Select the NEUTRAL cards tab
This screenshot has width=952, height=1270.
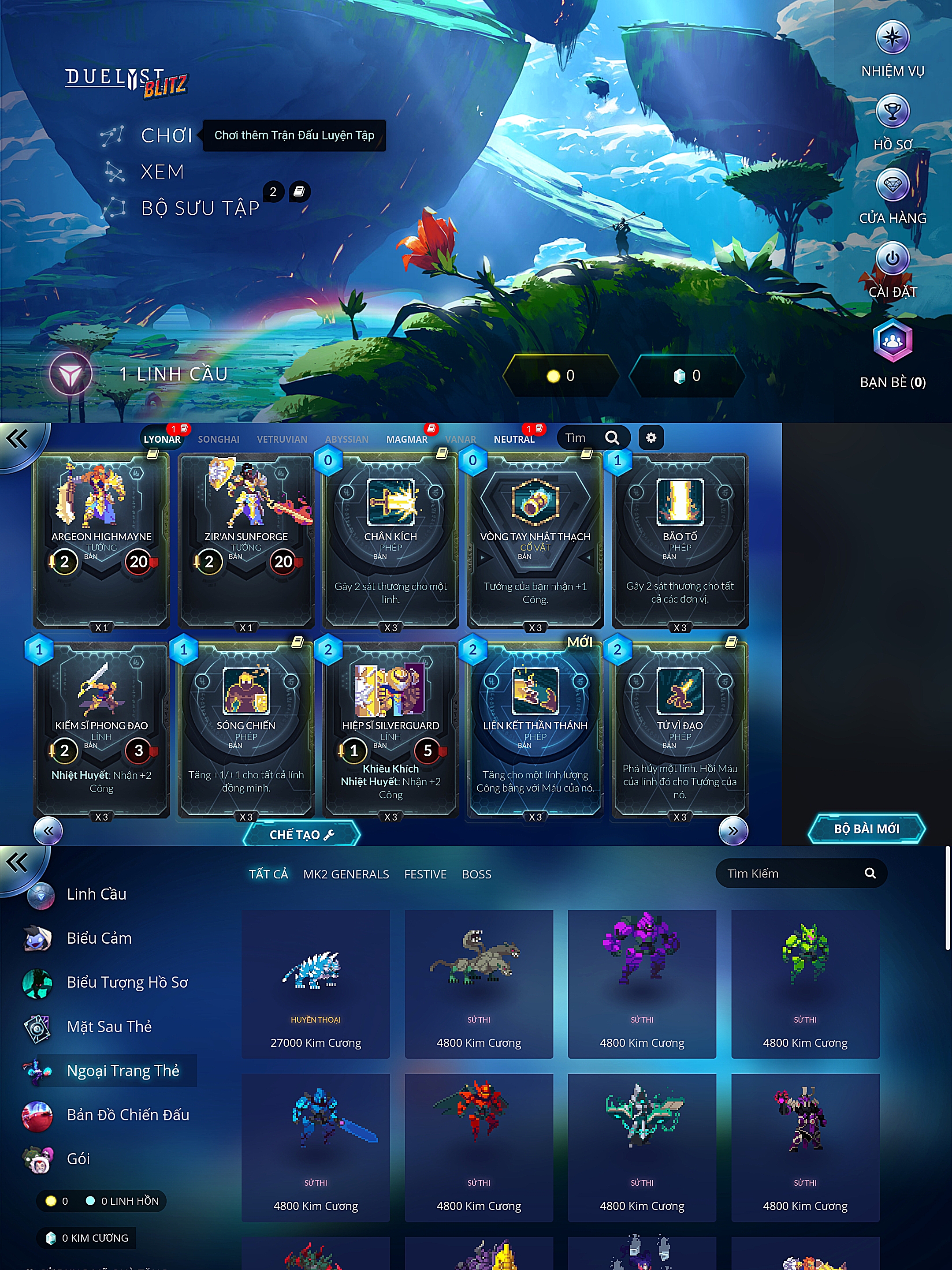[513, 439]
